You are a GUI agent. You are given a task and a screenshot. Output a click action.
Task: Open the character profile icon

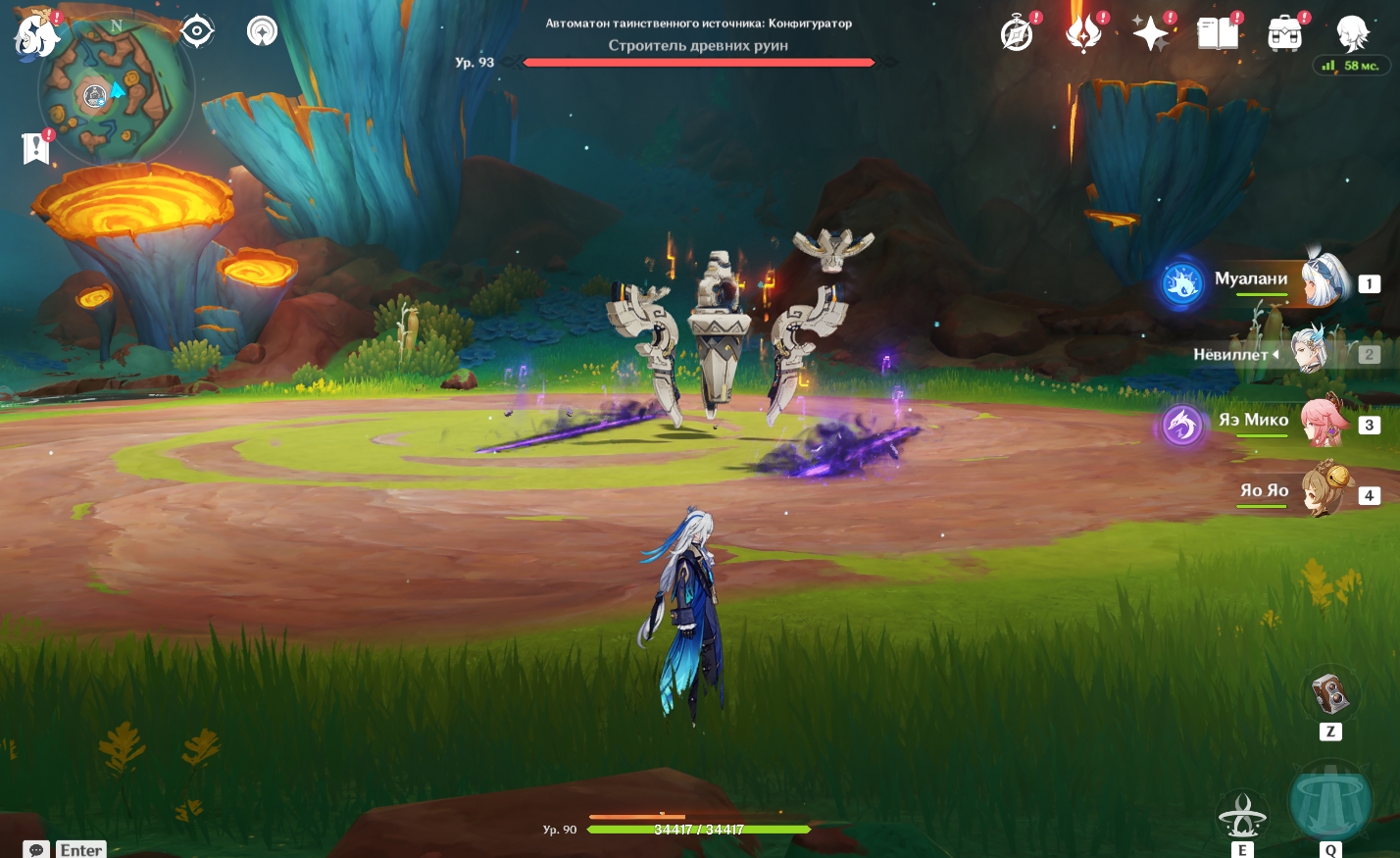point(1352,32)
